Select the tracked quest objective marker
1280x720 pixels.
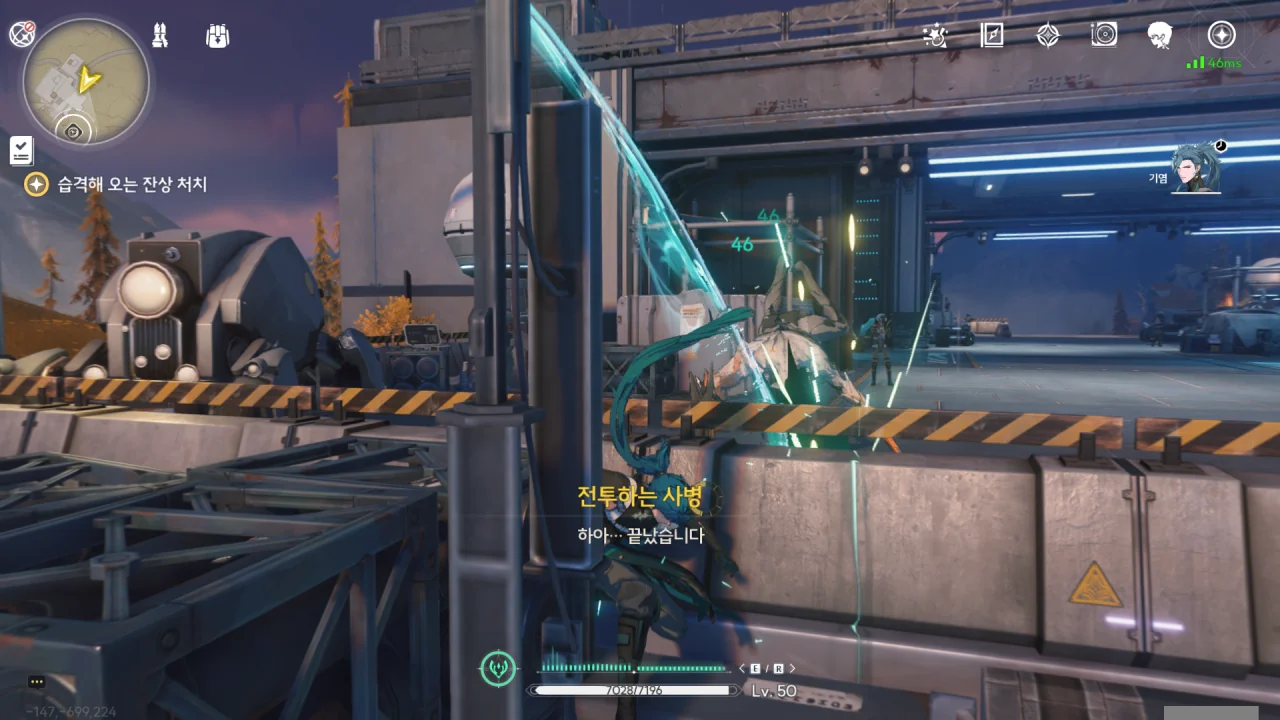click(36, 184)
